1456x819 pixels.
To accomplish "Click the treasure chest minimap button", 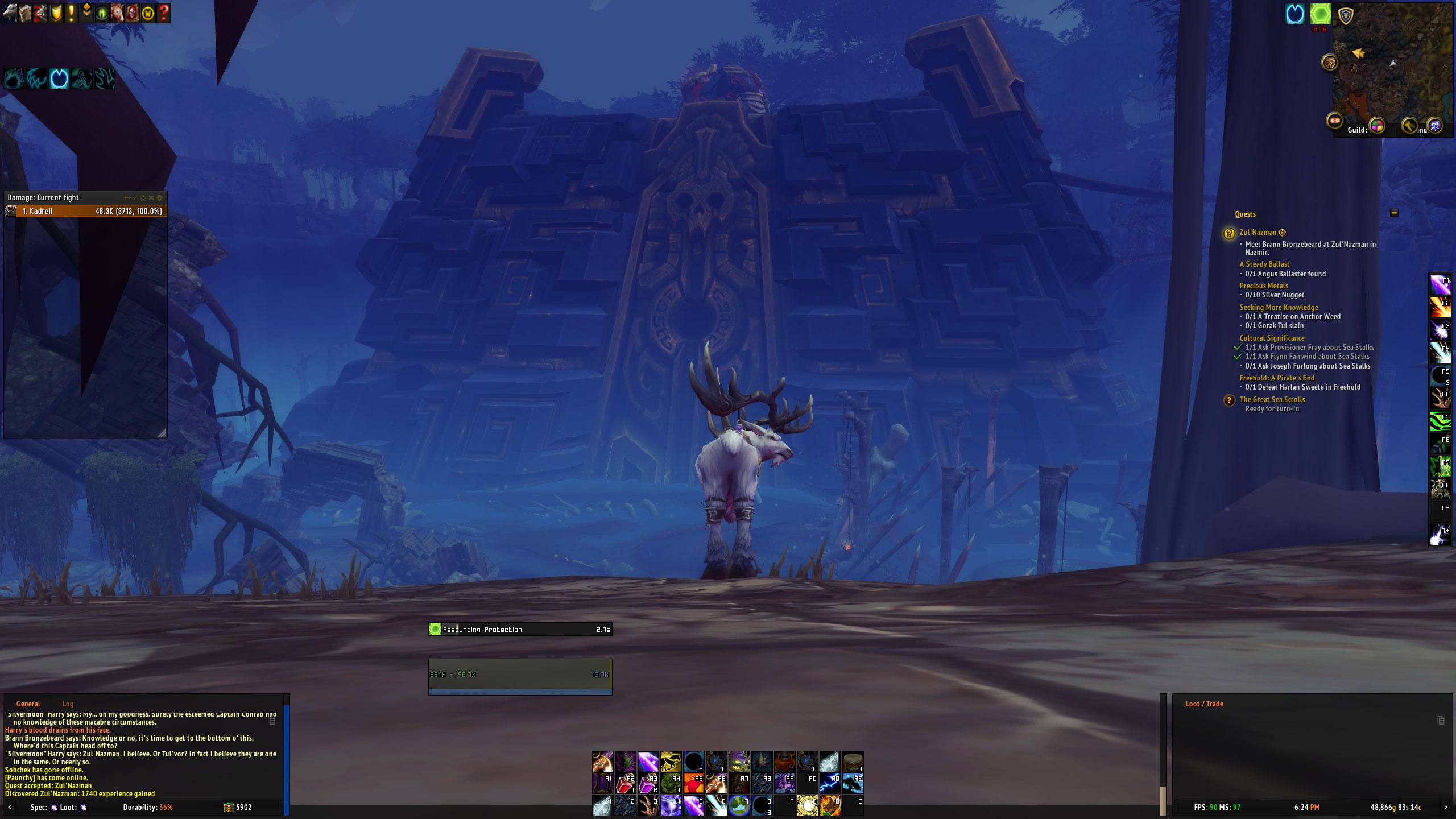I will click(1329, 62).
